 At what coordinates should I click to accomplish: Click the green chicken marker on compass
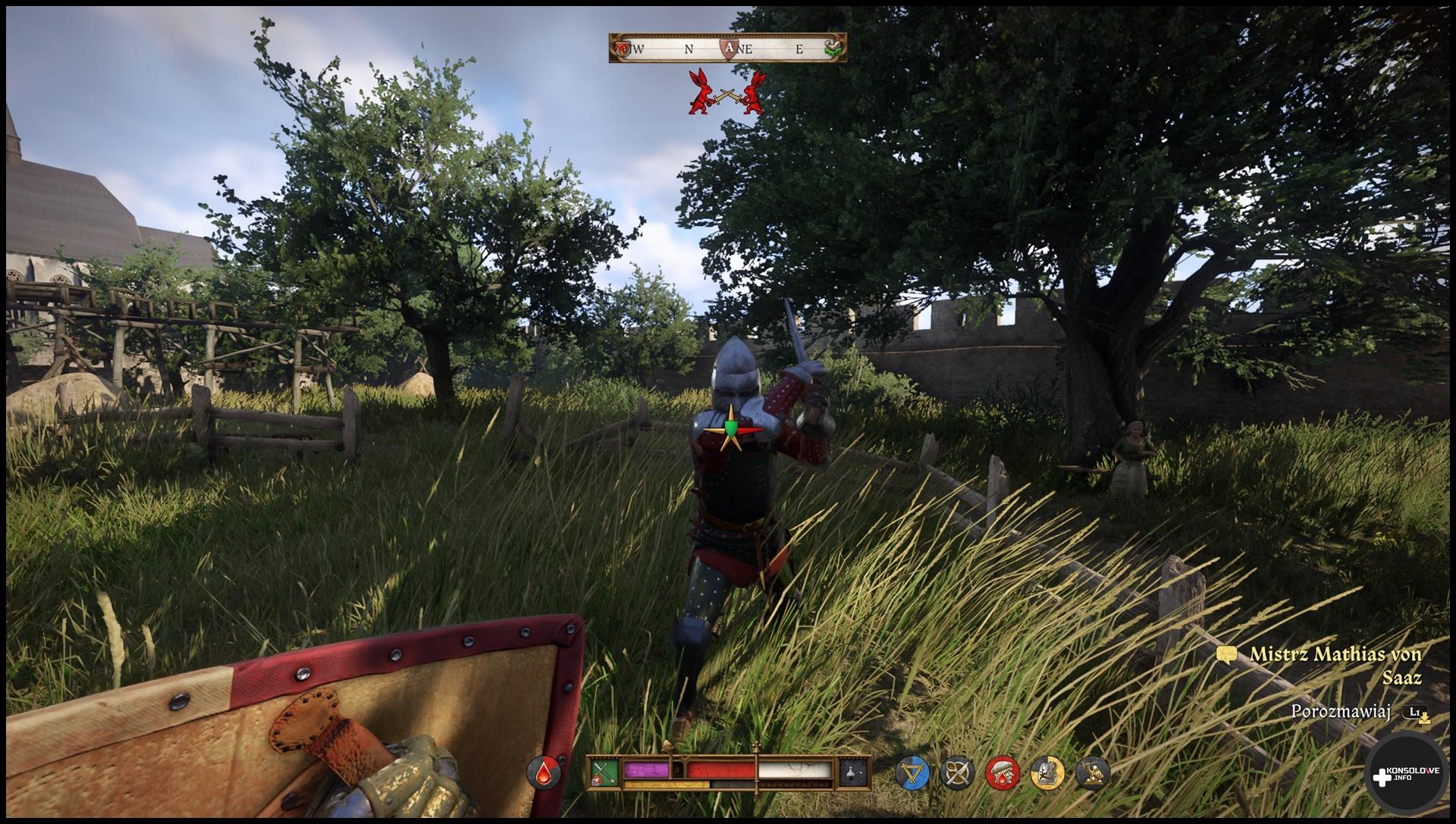click(x=833, y=48)
